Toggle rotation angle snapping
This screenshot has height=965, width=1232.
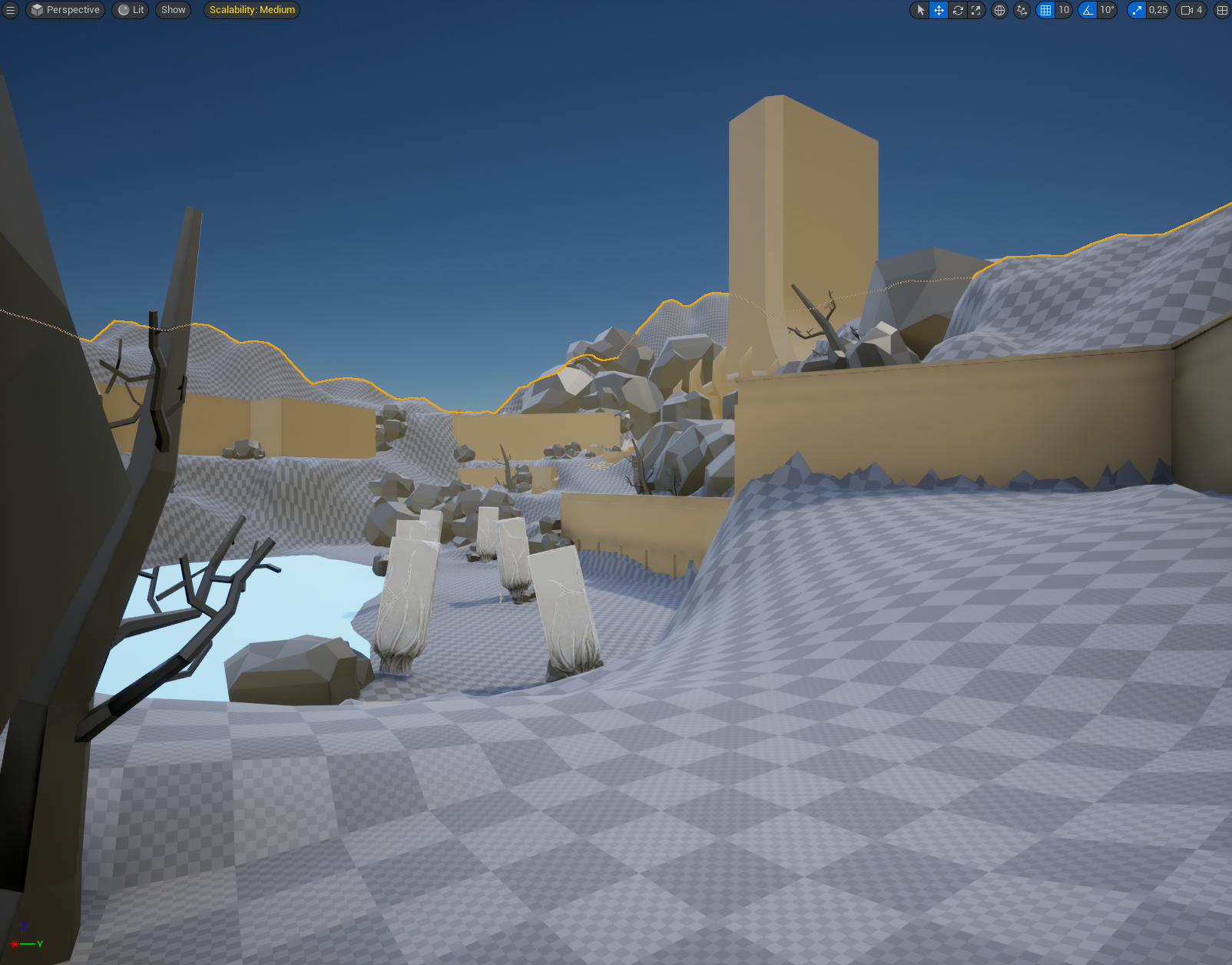pos(1088,10)
